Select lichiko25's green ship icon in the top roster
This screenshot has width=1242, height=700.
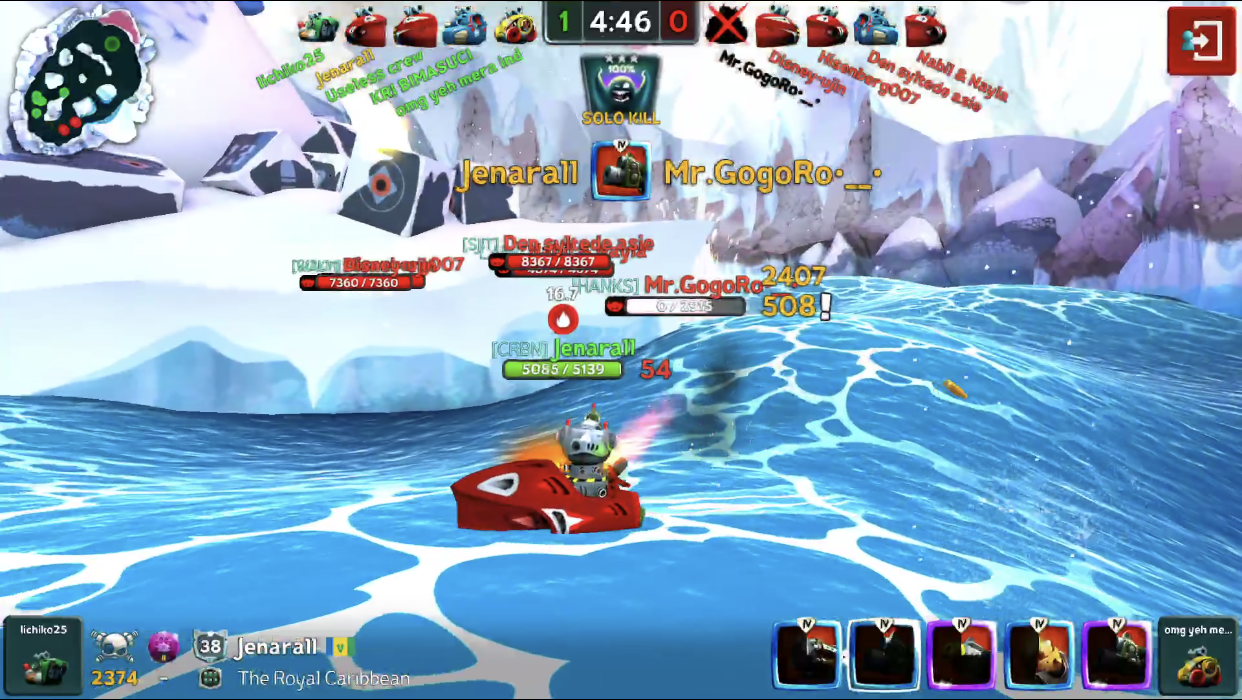pyautogui.click(x=318, y=27)
